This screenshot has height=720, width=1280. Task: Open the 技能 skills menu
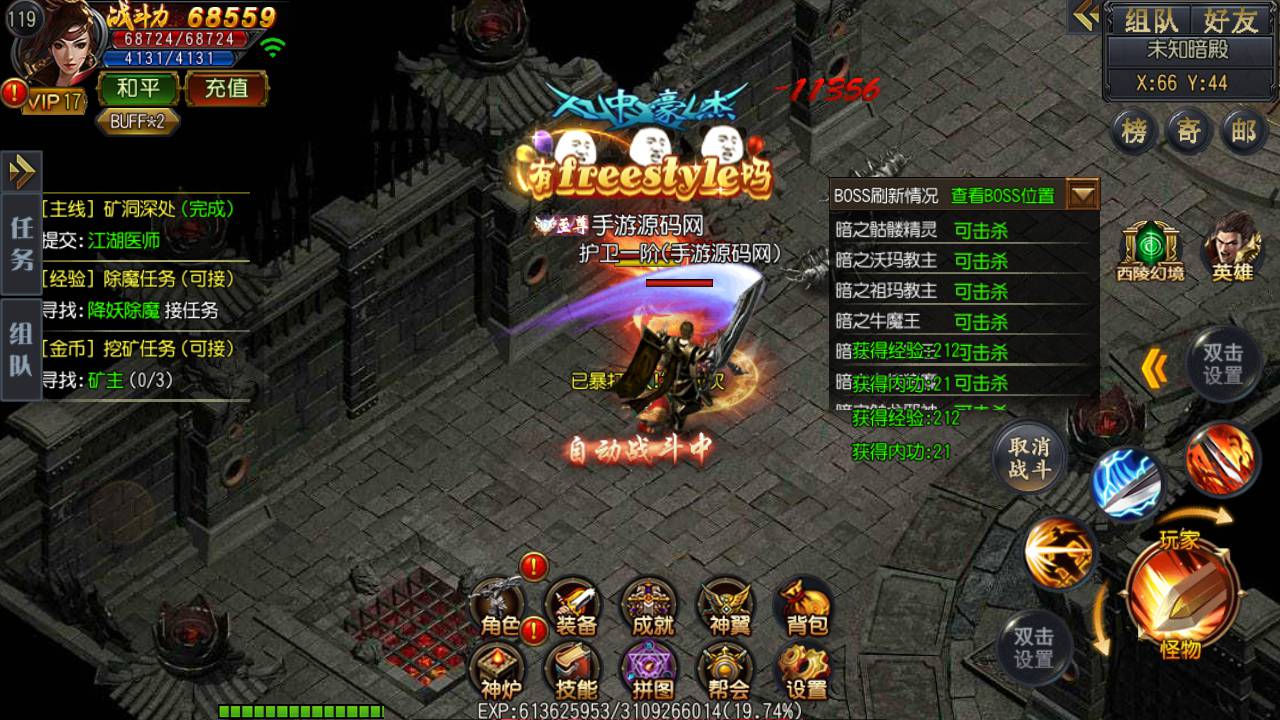(x=575, y=670)
